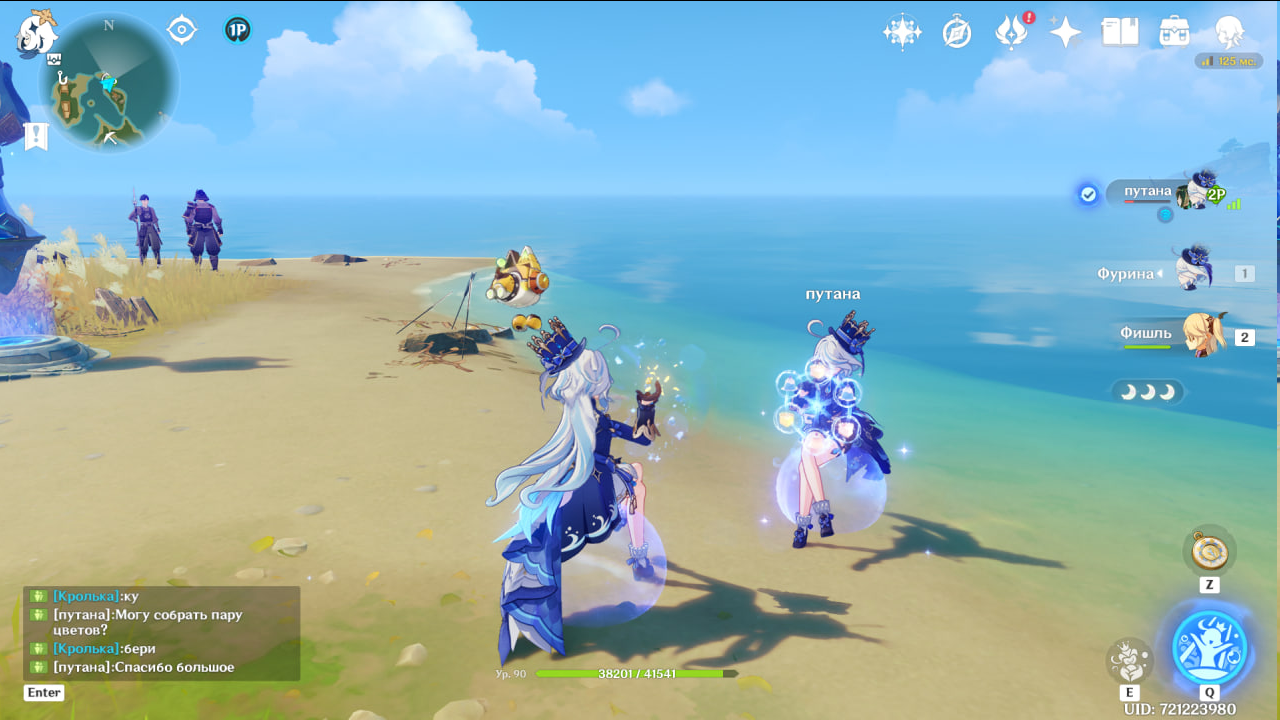
Task: Open the Paimon menu
Action: 35,32
